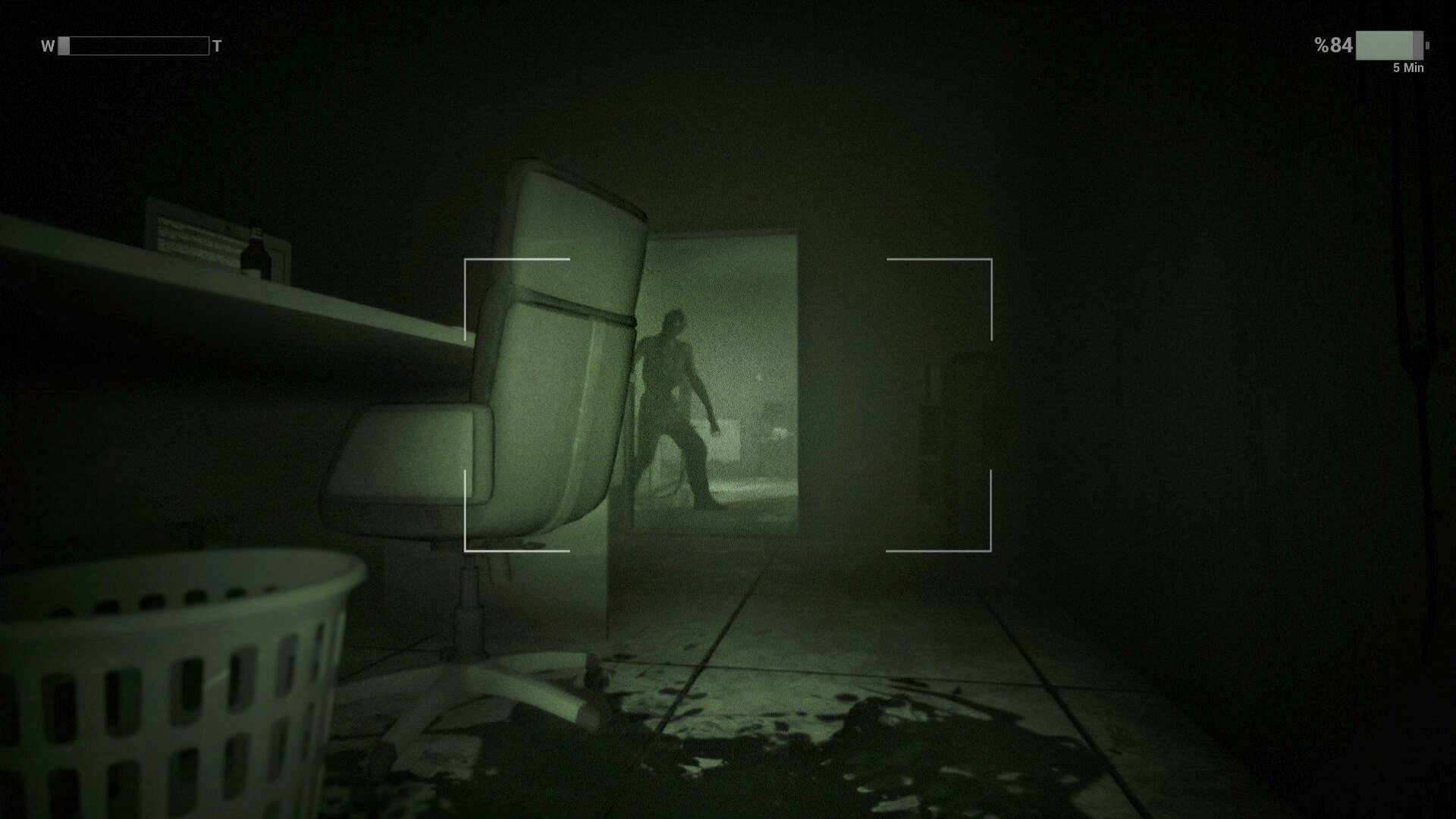Select the W wide-angle zoom label
Screen dimensions: 1456x819
coord(47,45)
